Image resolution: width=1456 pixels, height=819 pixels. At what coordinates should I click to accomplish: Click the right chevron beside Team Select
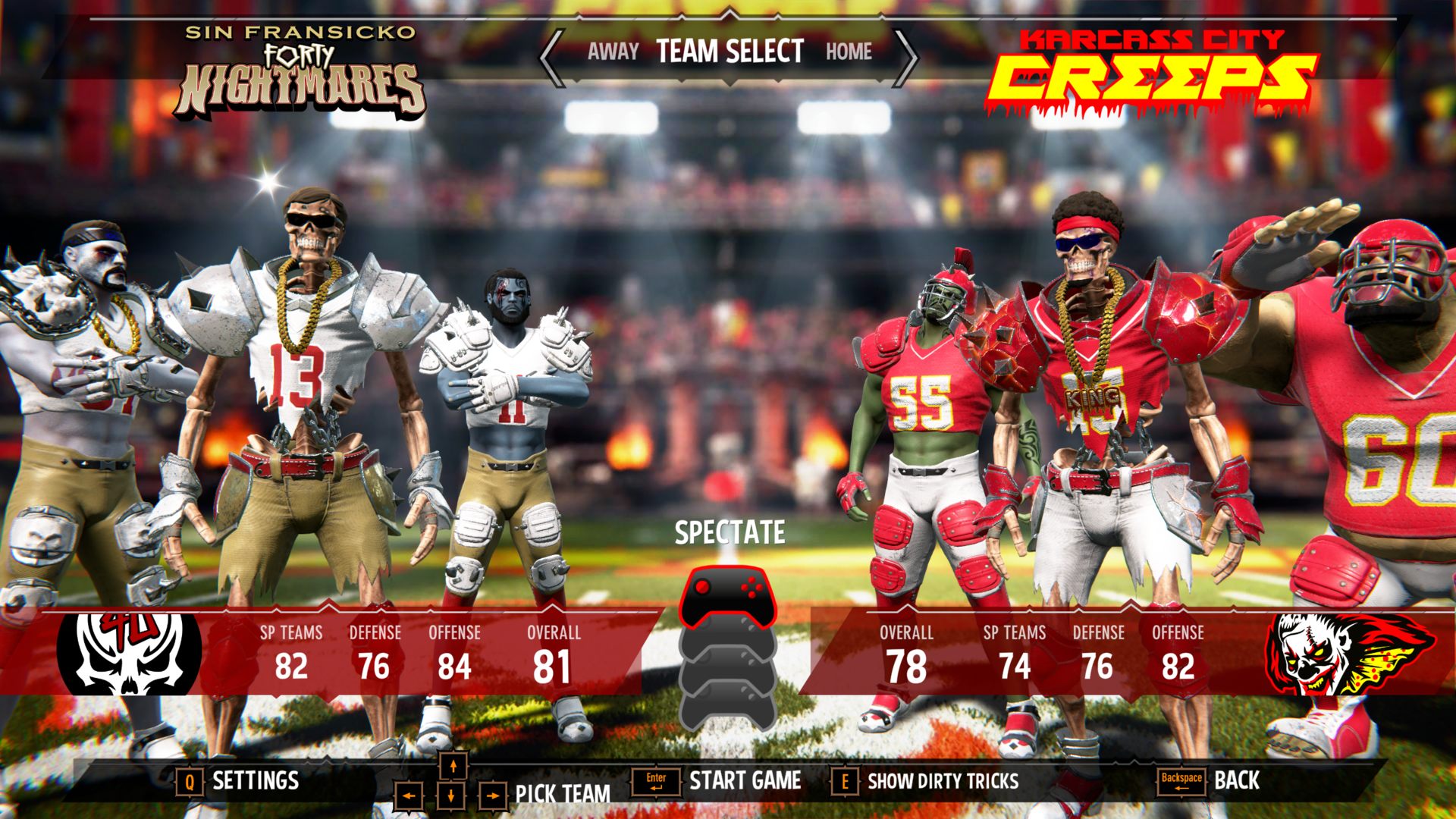tap(905, 57)
